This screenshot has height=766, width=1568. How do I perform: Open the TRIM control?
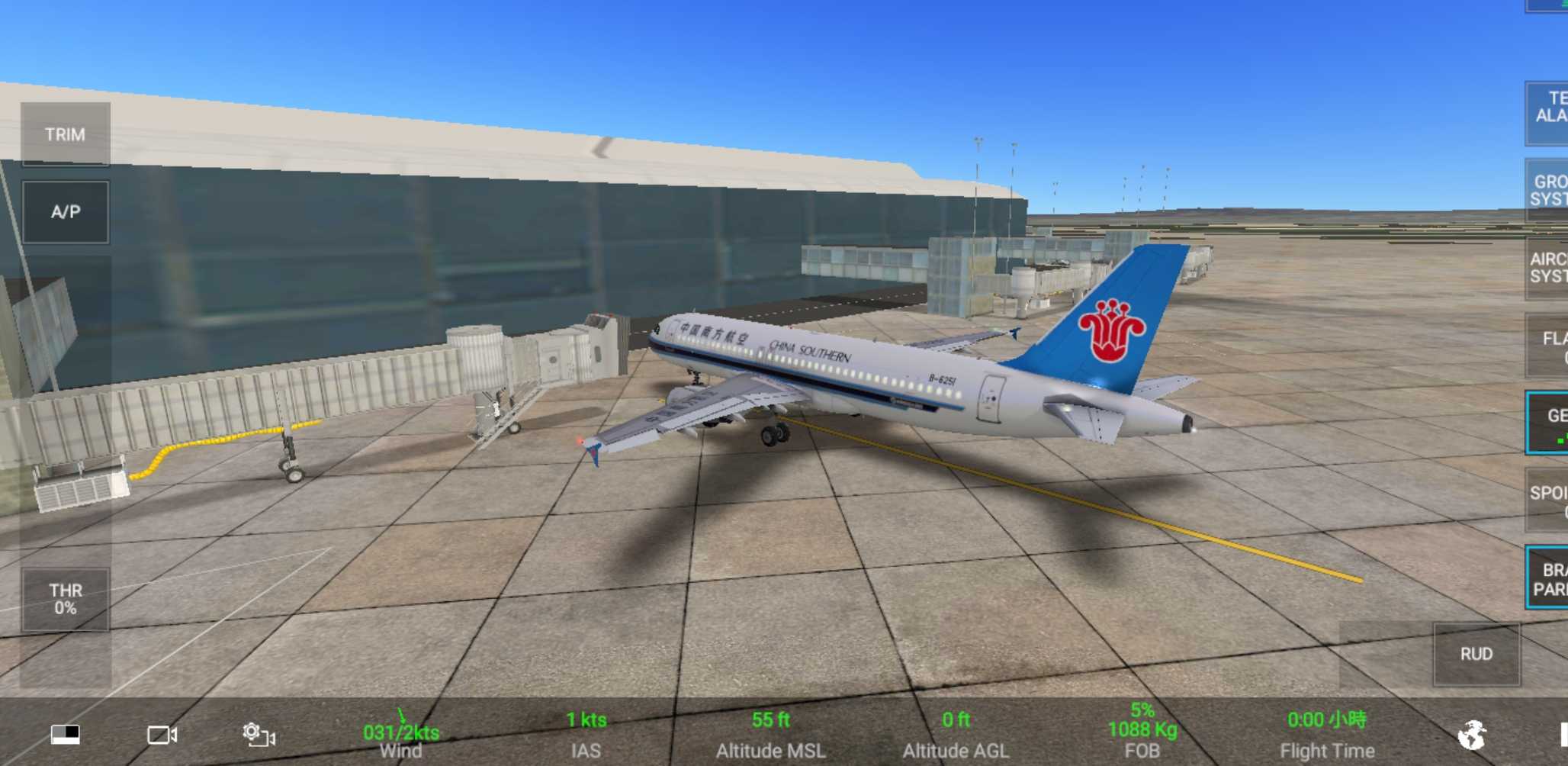tap(65, 134)
